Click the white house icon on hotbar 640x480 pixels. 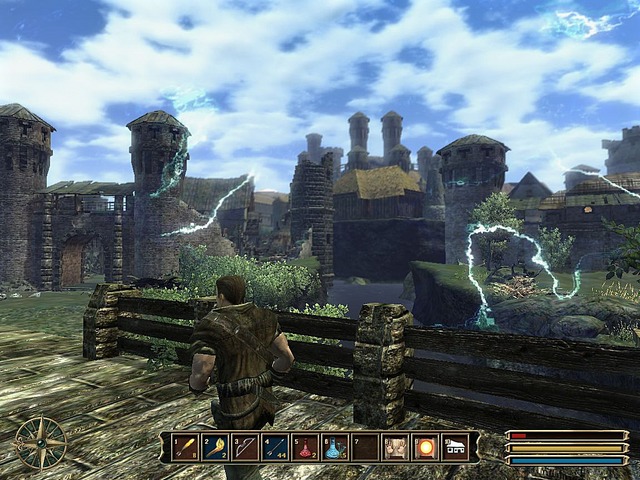point(455,446)
